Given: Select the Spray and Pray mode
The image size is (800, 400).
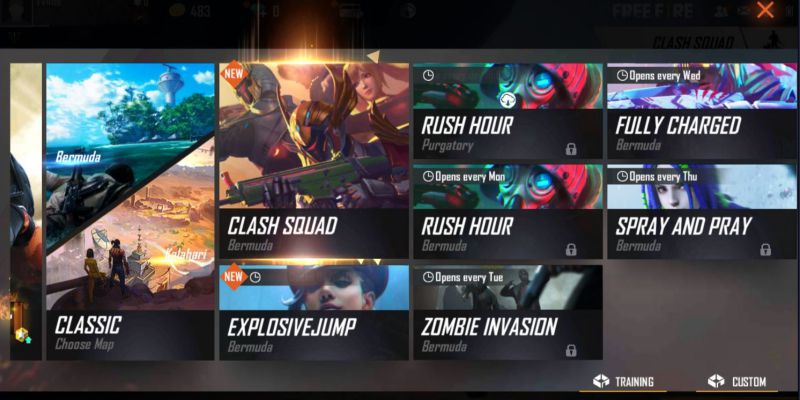Looking at the screenshot, I should pos(701,211).
